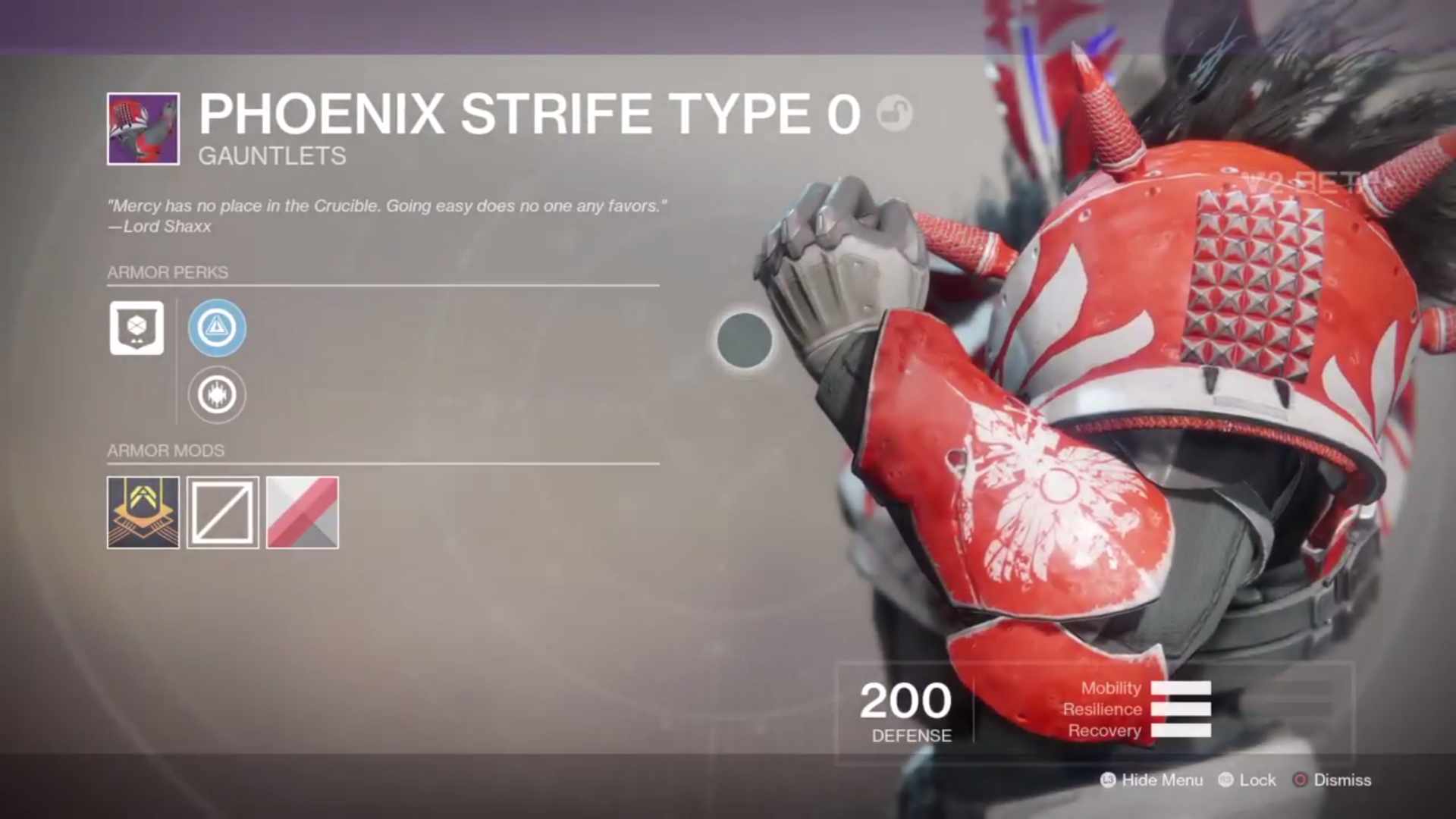Screen dimensions: 1456x819
Task: Click the grey hover indicator circle near the gauntlet
Action: point(743,340)
